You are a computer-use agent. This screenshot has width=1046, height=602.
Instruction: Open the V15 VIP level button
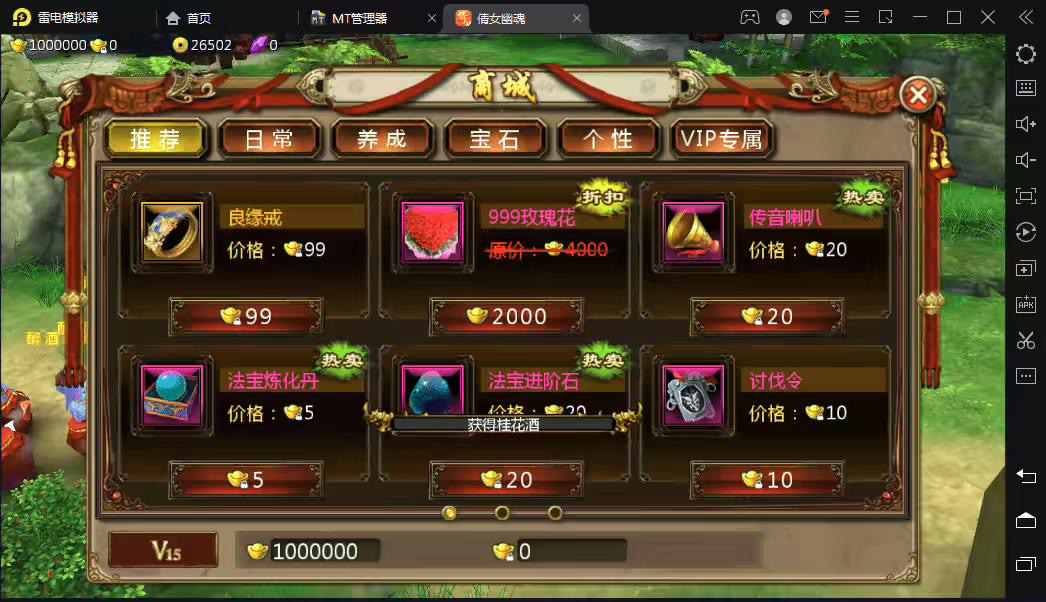point(164,550)
